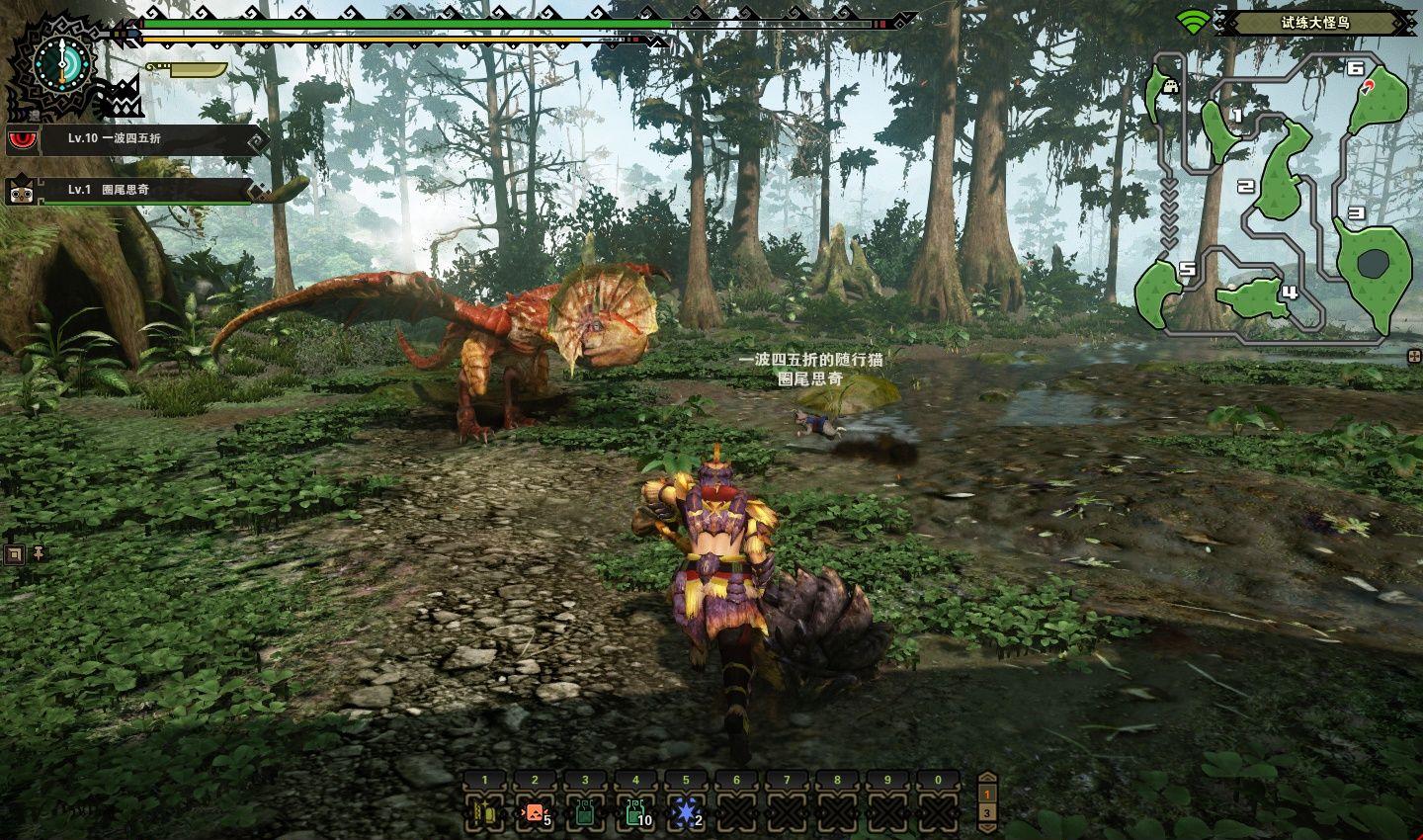Activate the blue flash item with count 2
The height and width of the screenshot is (840, 1423).
686,813
